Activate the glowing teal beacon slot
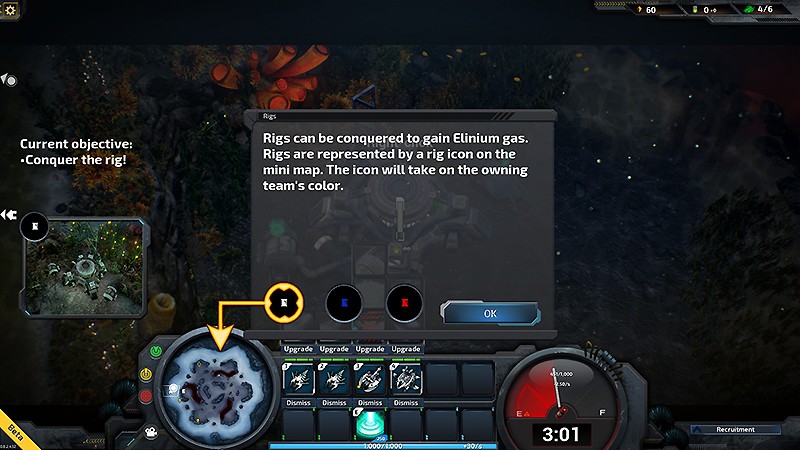Image resolution: width=800 pixels, height=450 pixels. coord(370,423)
